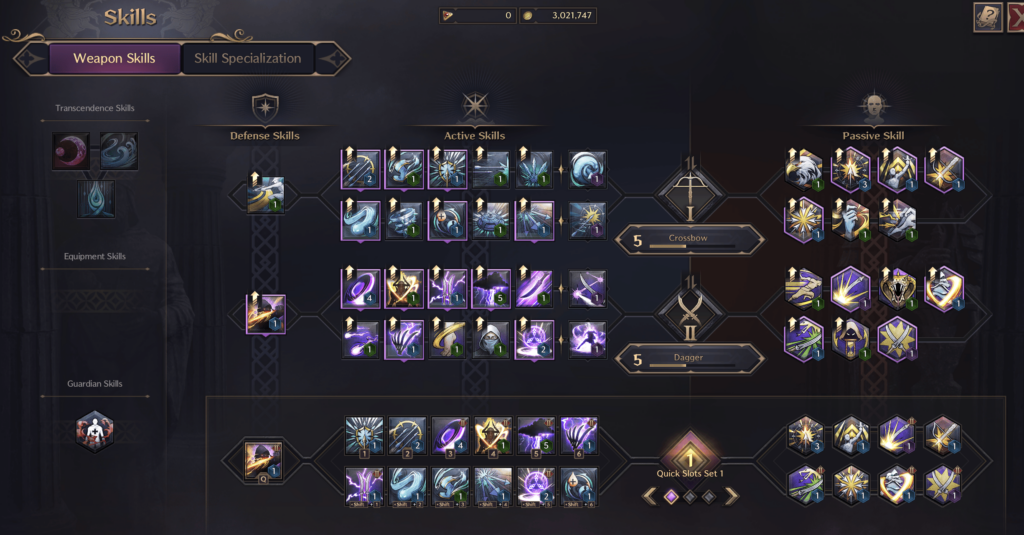Viewport: 1024px width, 535px height.
Task: Click the hooded assassin dagger active skill
Action: [491, 339]
